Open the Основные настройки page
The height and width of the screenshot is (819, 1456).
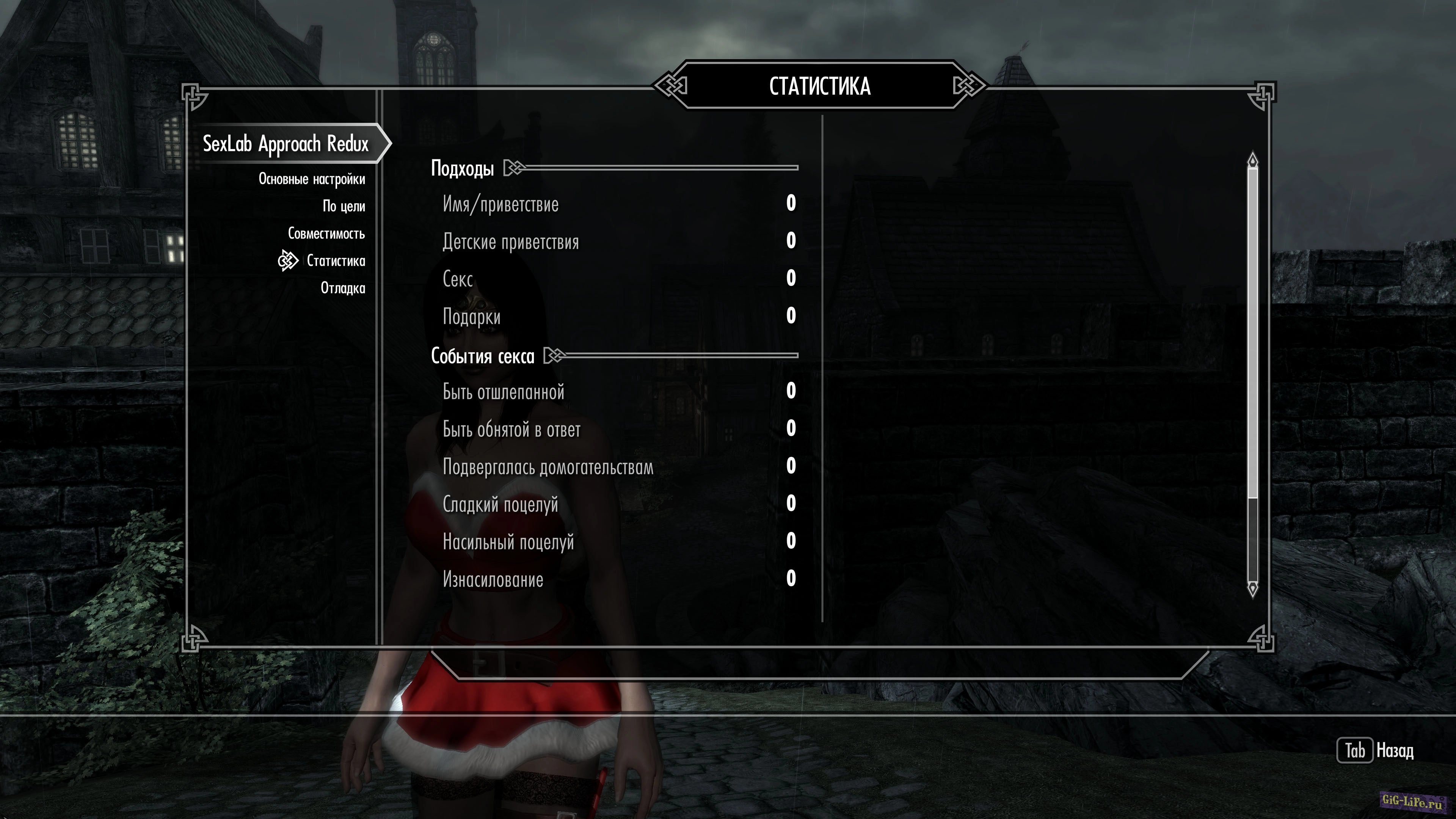[x=312, y=179]
